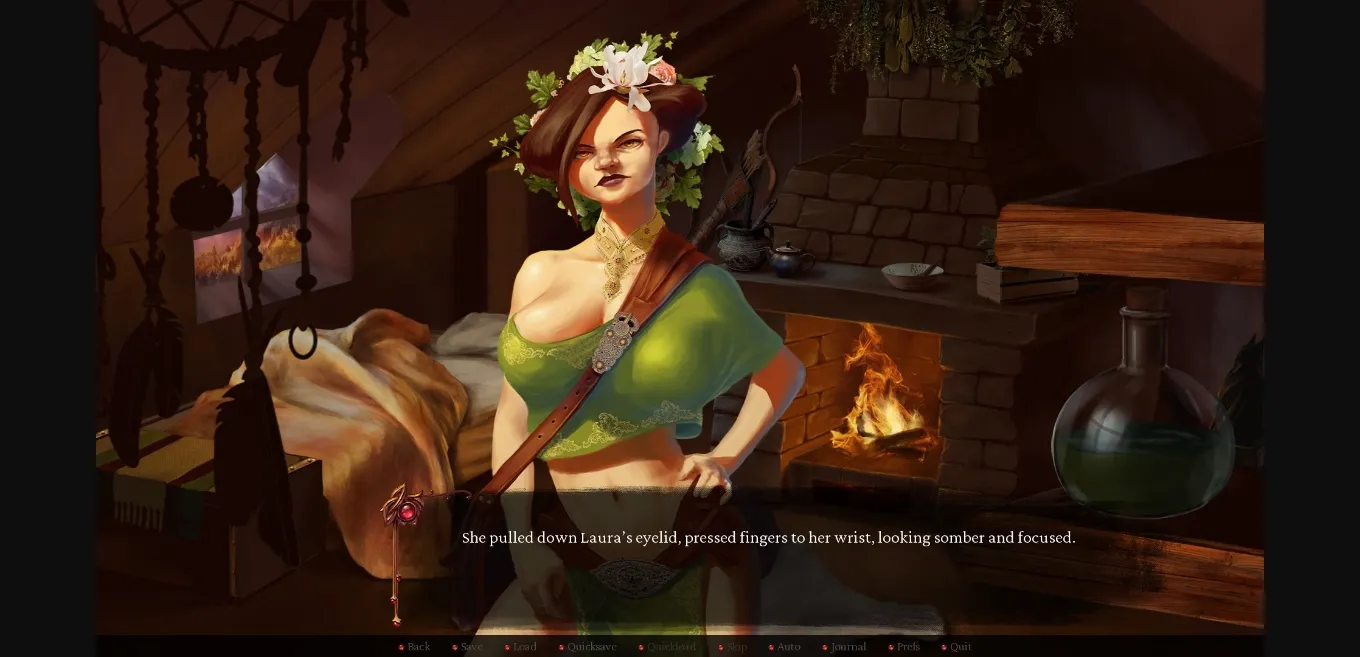Make a Quicksave

[x=591, y=647]
